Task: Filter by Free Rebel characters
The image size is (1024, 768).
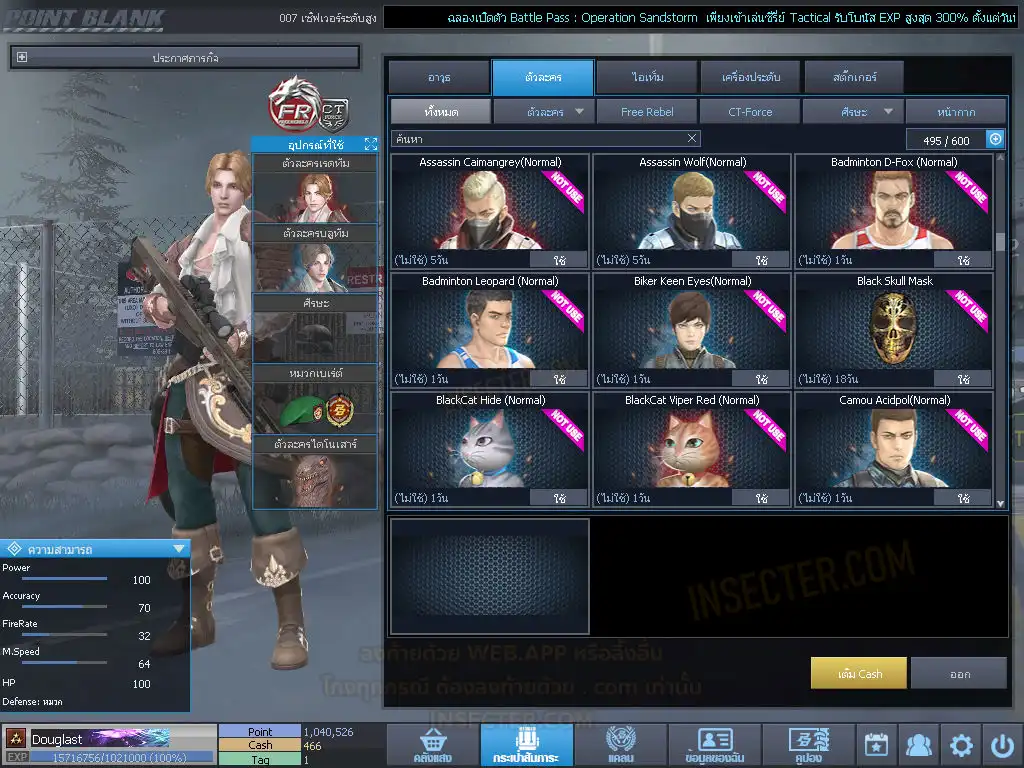Action: [647, 112]
